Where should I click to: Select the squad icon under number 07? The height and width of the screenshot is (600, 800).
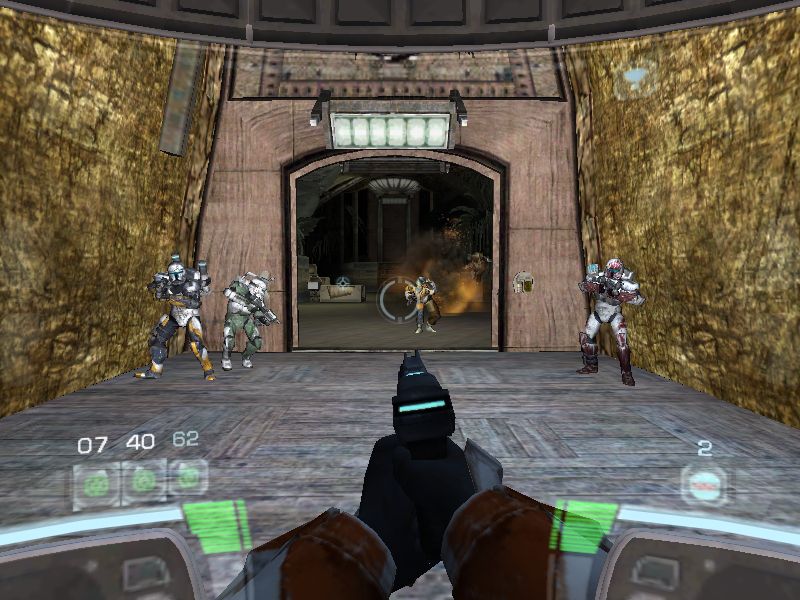pos(94,484)
